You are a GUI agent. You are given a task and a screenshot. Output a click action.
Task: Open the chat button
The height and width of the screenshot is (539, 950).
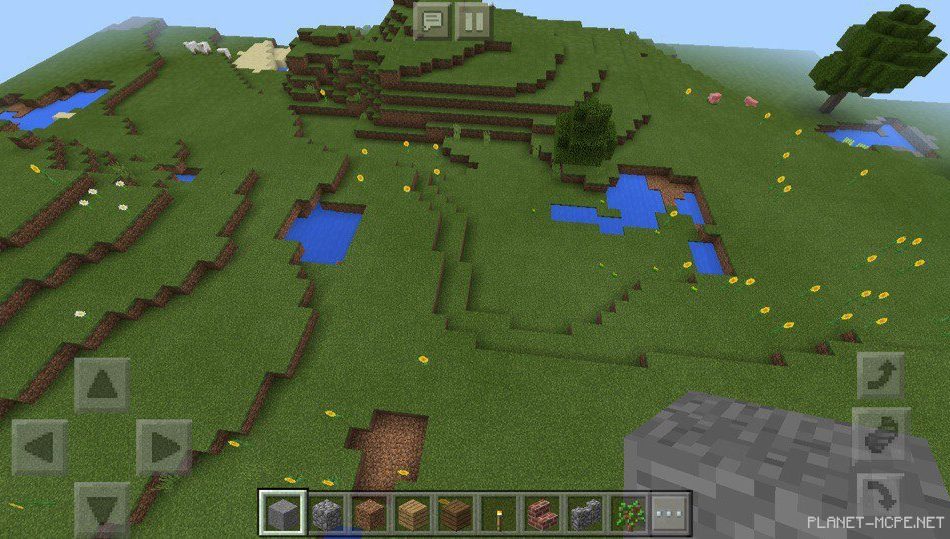pos(432,19)
